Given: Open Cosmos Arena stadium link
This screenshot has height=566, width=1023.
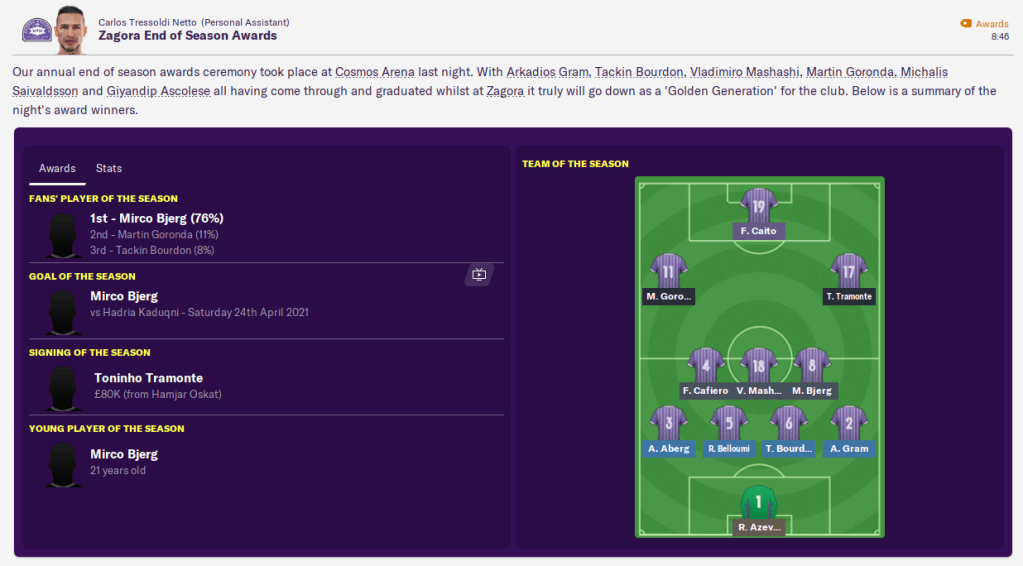Looking at the screenshot, I should click(x=373, y=72).
